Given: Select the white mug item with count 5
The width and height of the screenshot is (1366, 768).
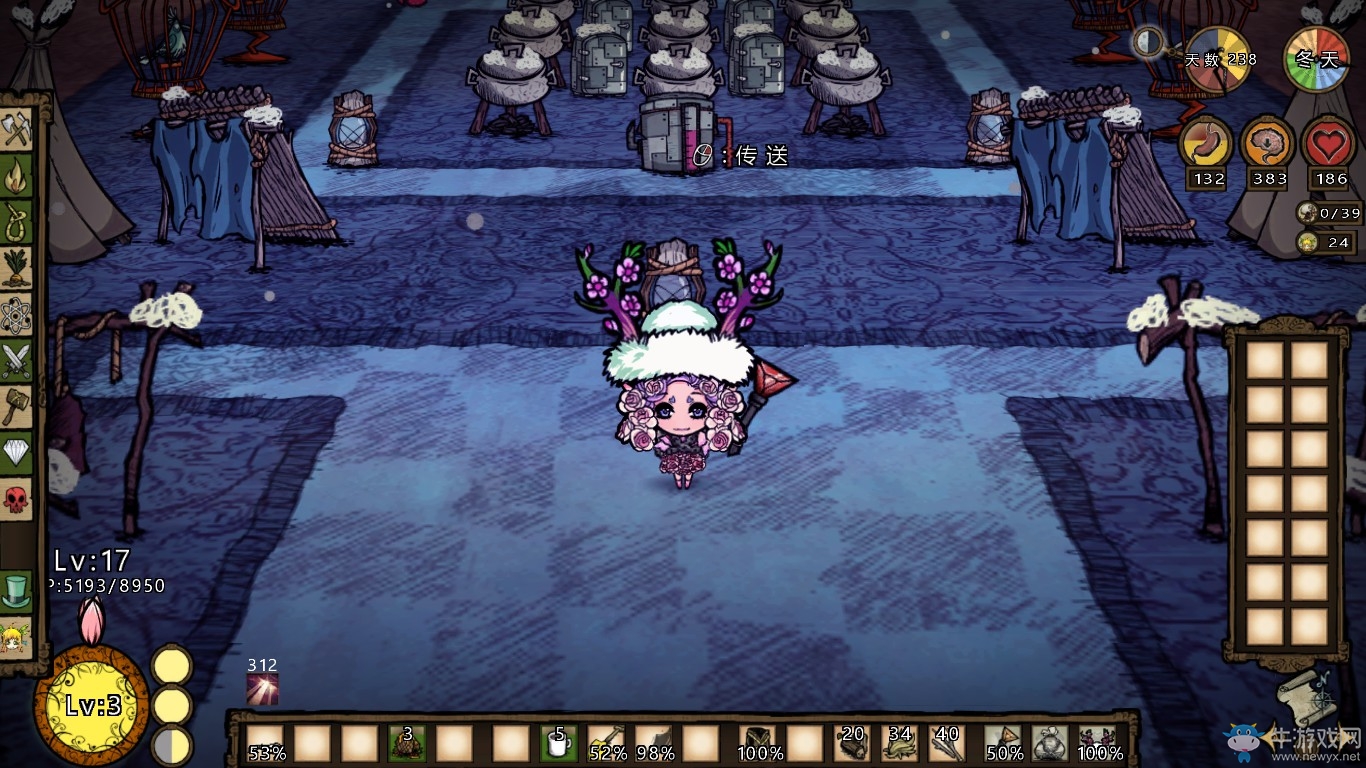Looking at the screenshot, I should point(559,744).
